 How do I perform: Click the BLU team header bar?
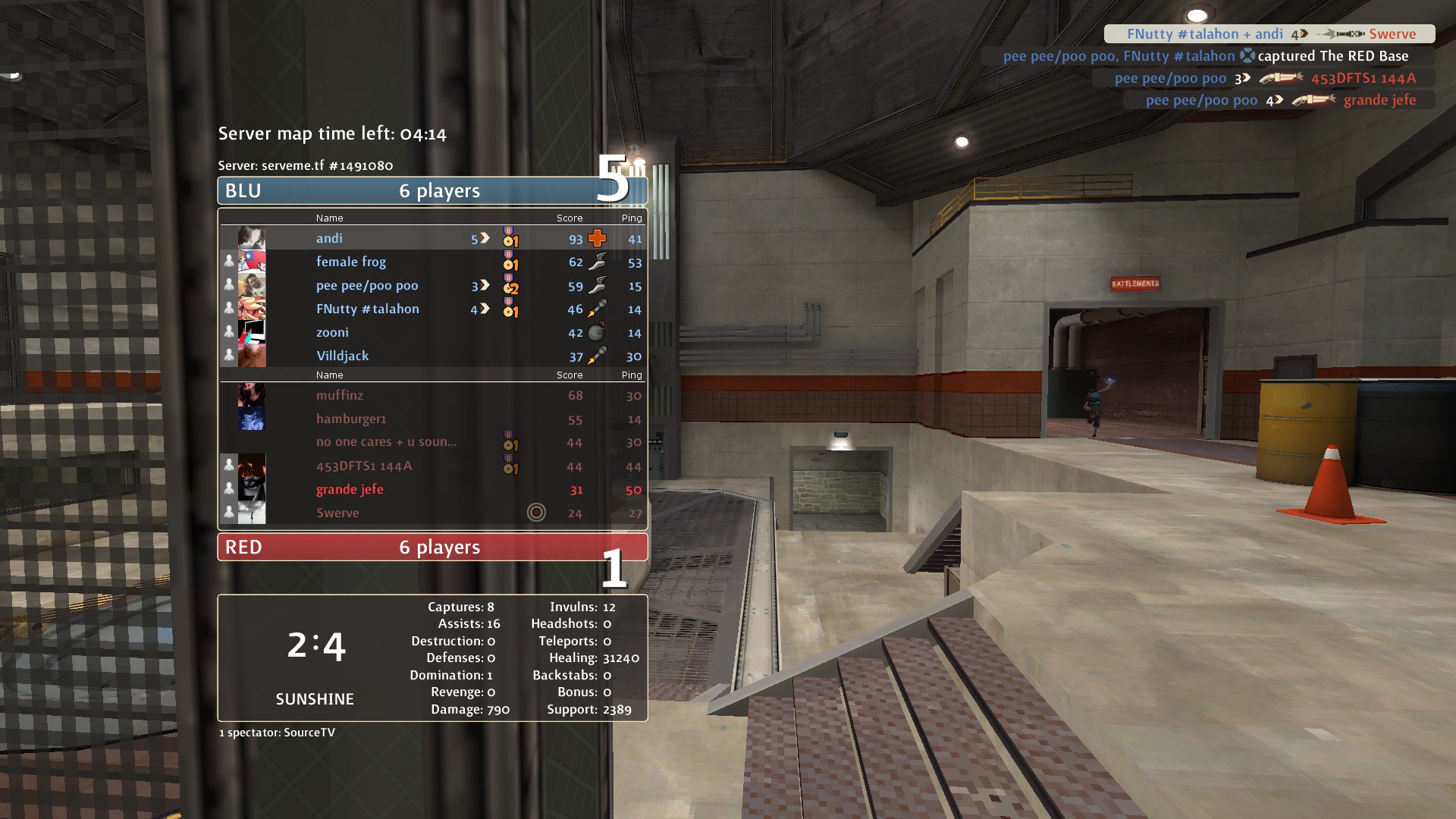point(432,190)
